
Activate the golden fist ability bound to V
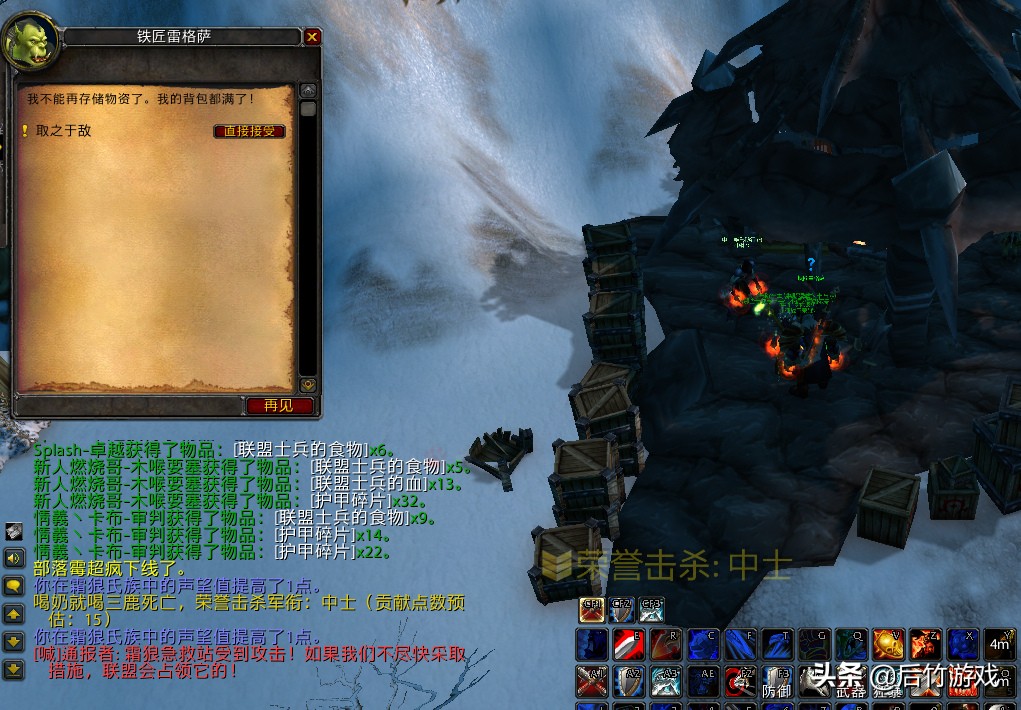(x=888, y=644)
